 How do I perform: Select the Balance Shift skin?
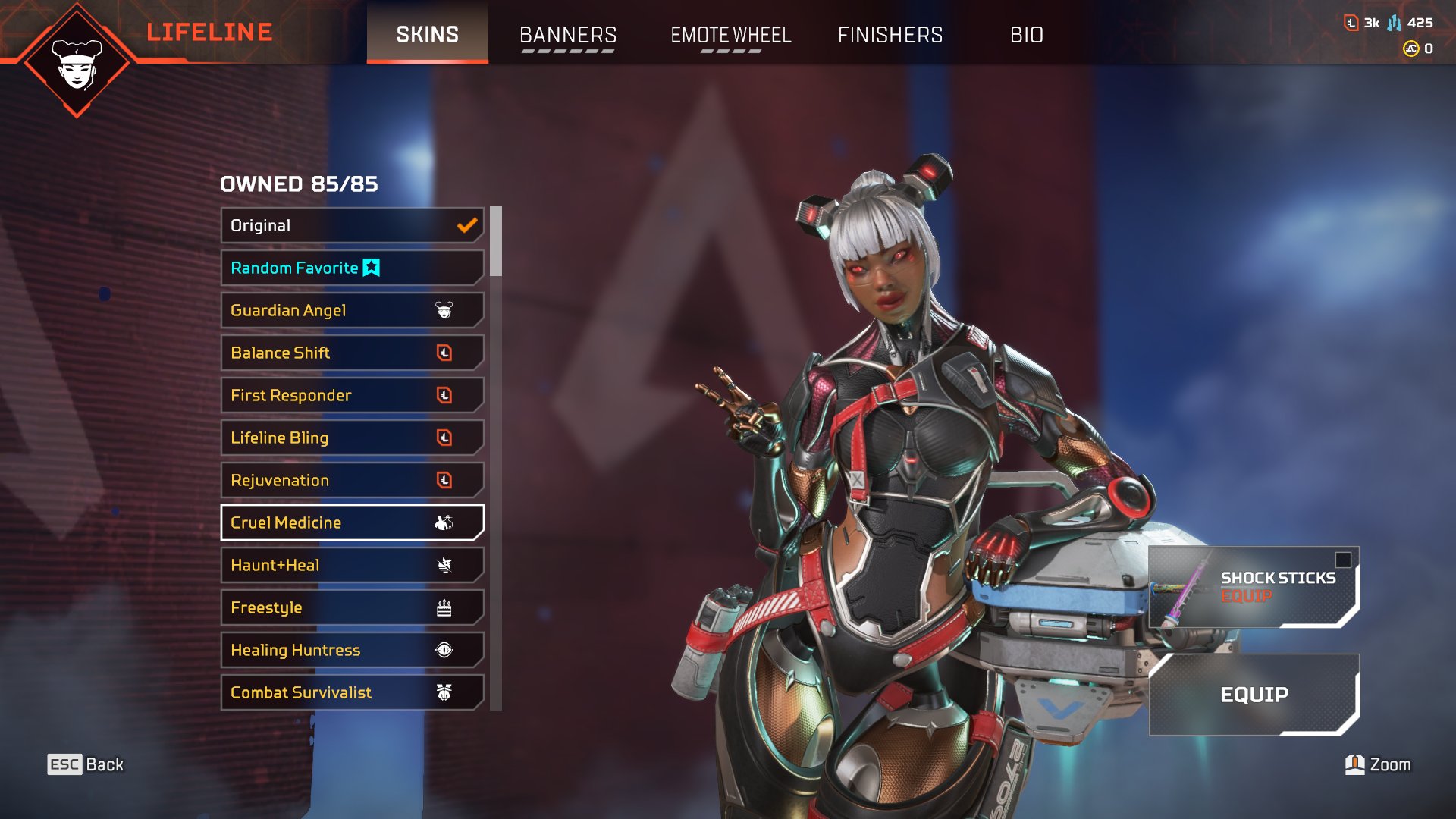coord(352,353)
